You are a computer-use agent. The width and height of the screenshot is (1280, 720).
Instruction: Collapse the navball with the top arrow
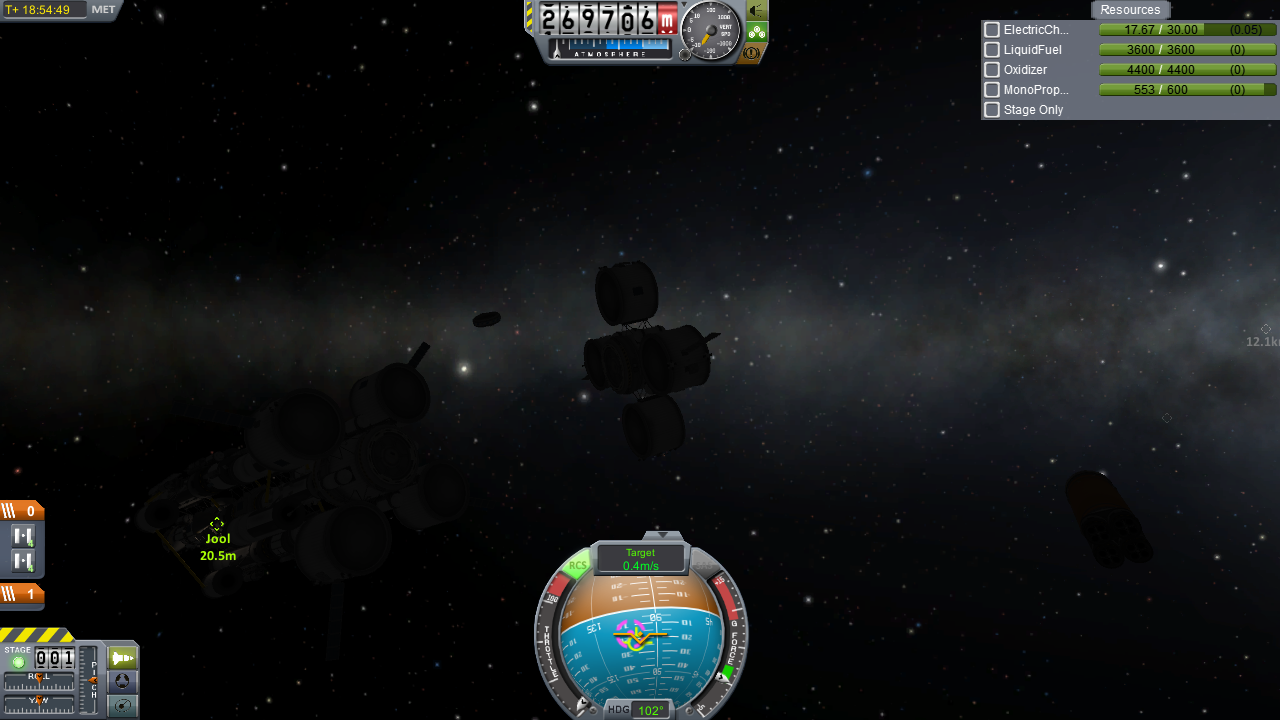[x=662, y=536]
